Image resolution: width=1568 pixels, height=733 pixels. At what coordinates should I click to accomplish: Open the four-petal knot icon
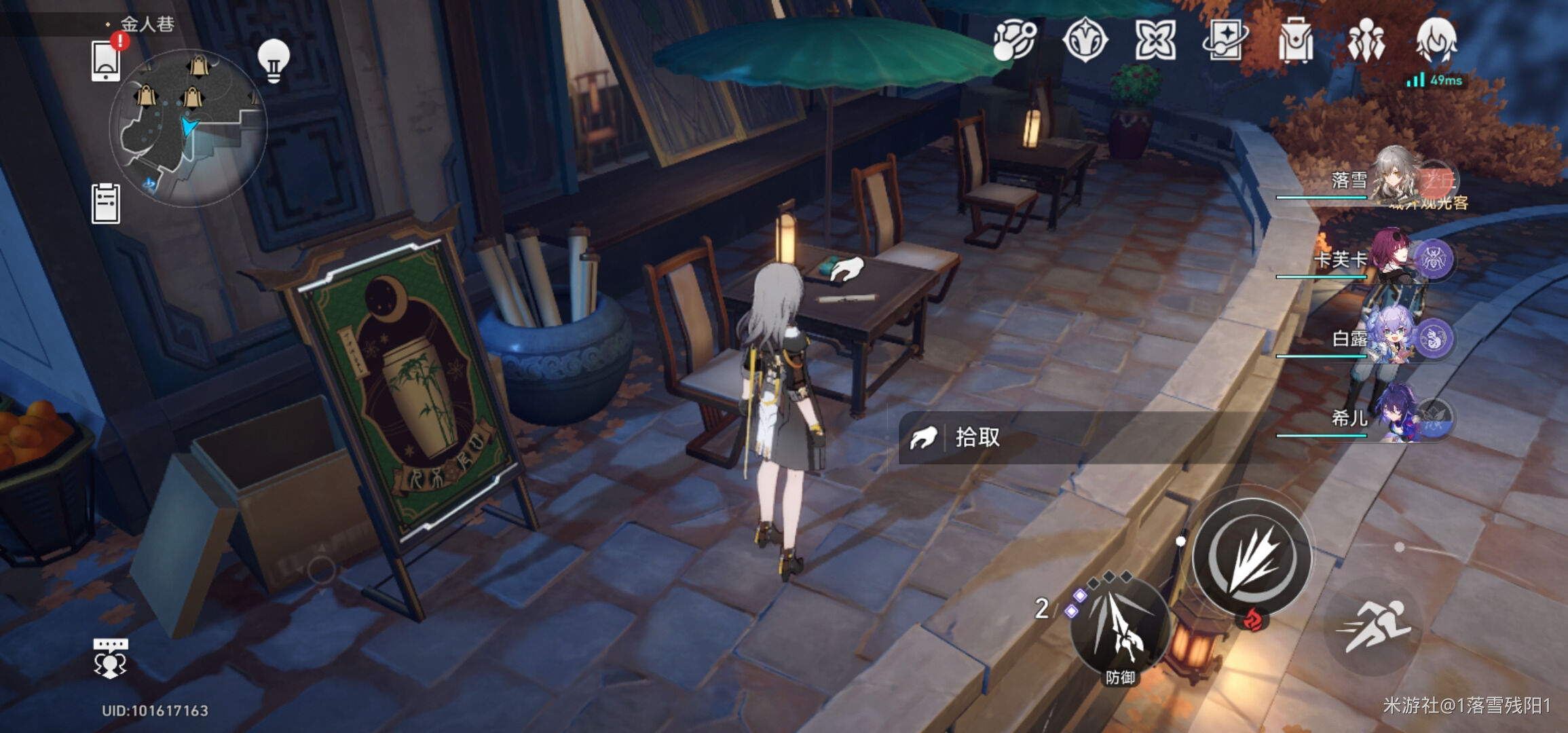1155,41
